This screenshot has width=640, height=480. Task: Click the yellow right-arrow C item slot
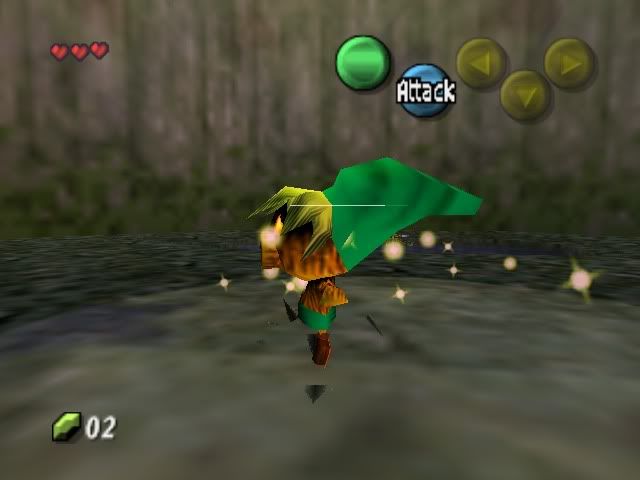(569, 62)
